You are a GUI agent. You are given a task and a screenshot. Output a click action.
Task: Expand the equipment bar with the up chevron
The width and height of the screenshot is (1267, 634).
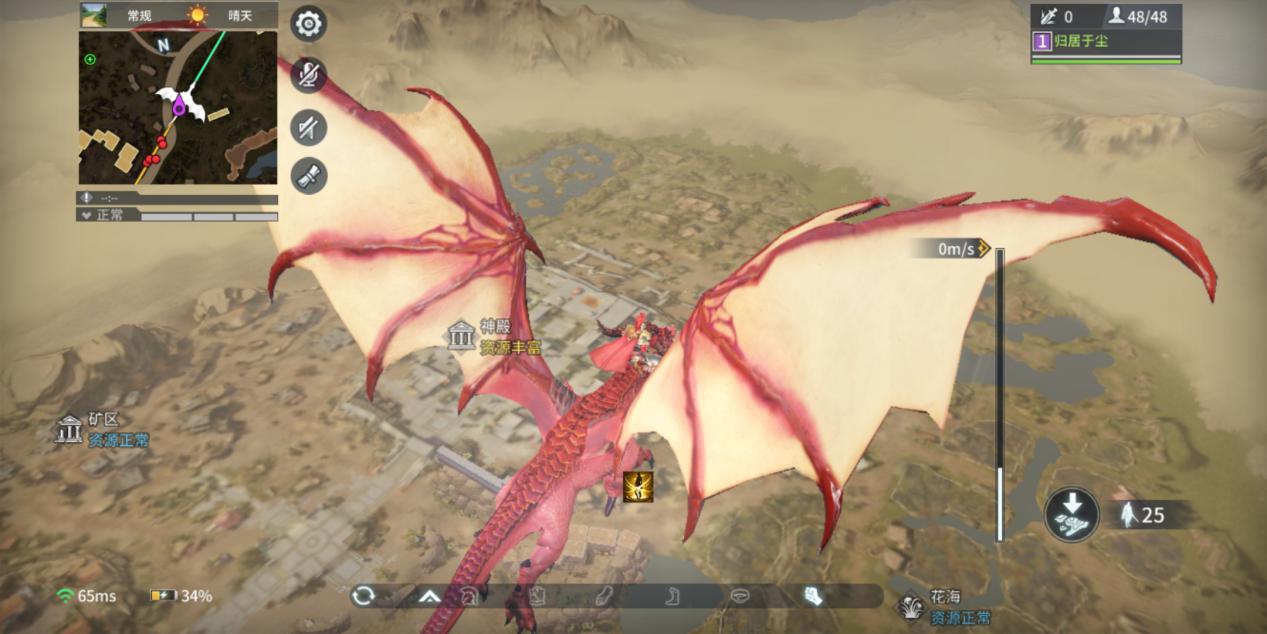click(x=430, y=596)
